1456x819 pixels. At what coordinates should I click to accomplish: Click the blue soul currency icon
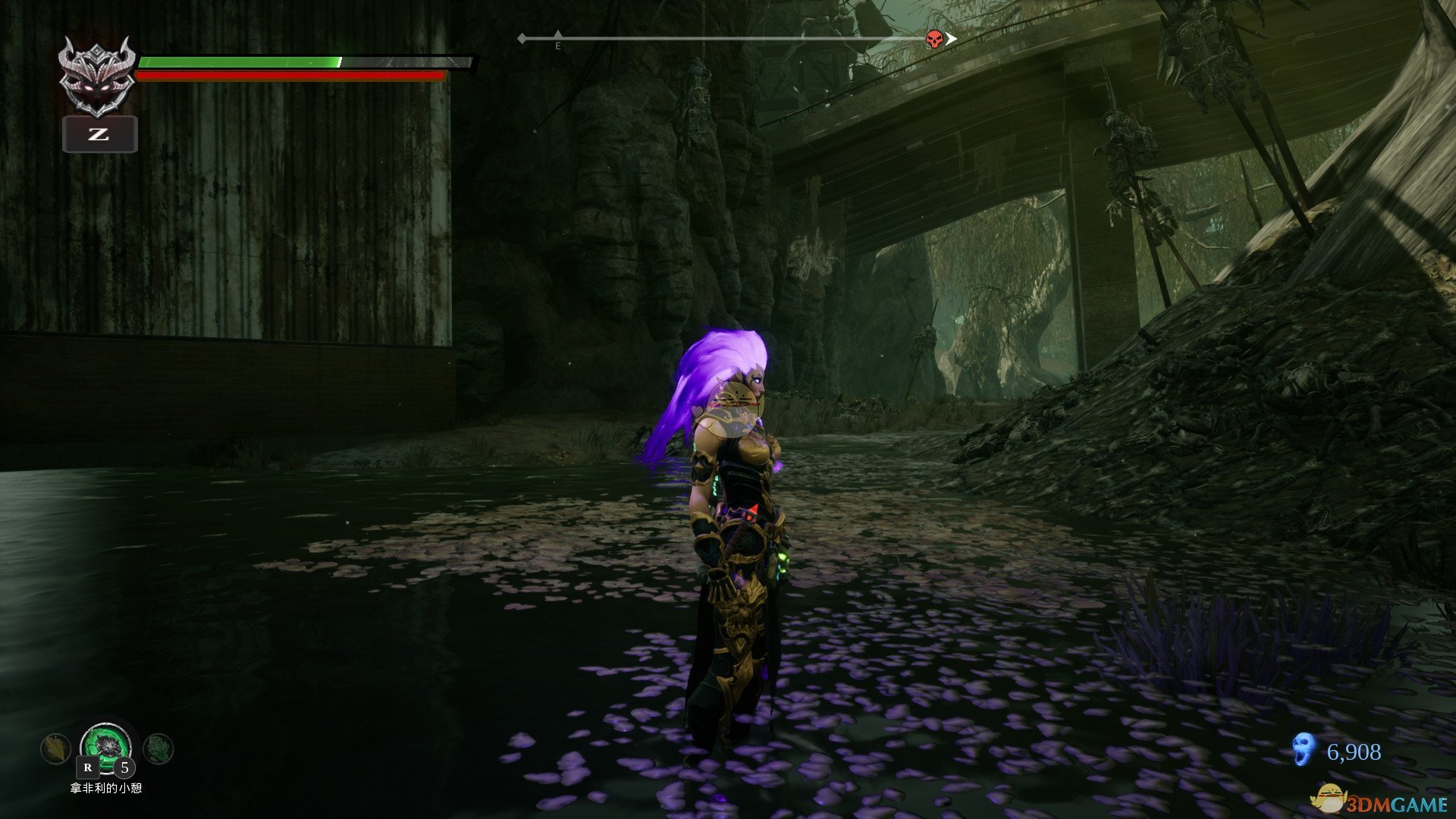pos(1303,750)
